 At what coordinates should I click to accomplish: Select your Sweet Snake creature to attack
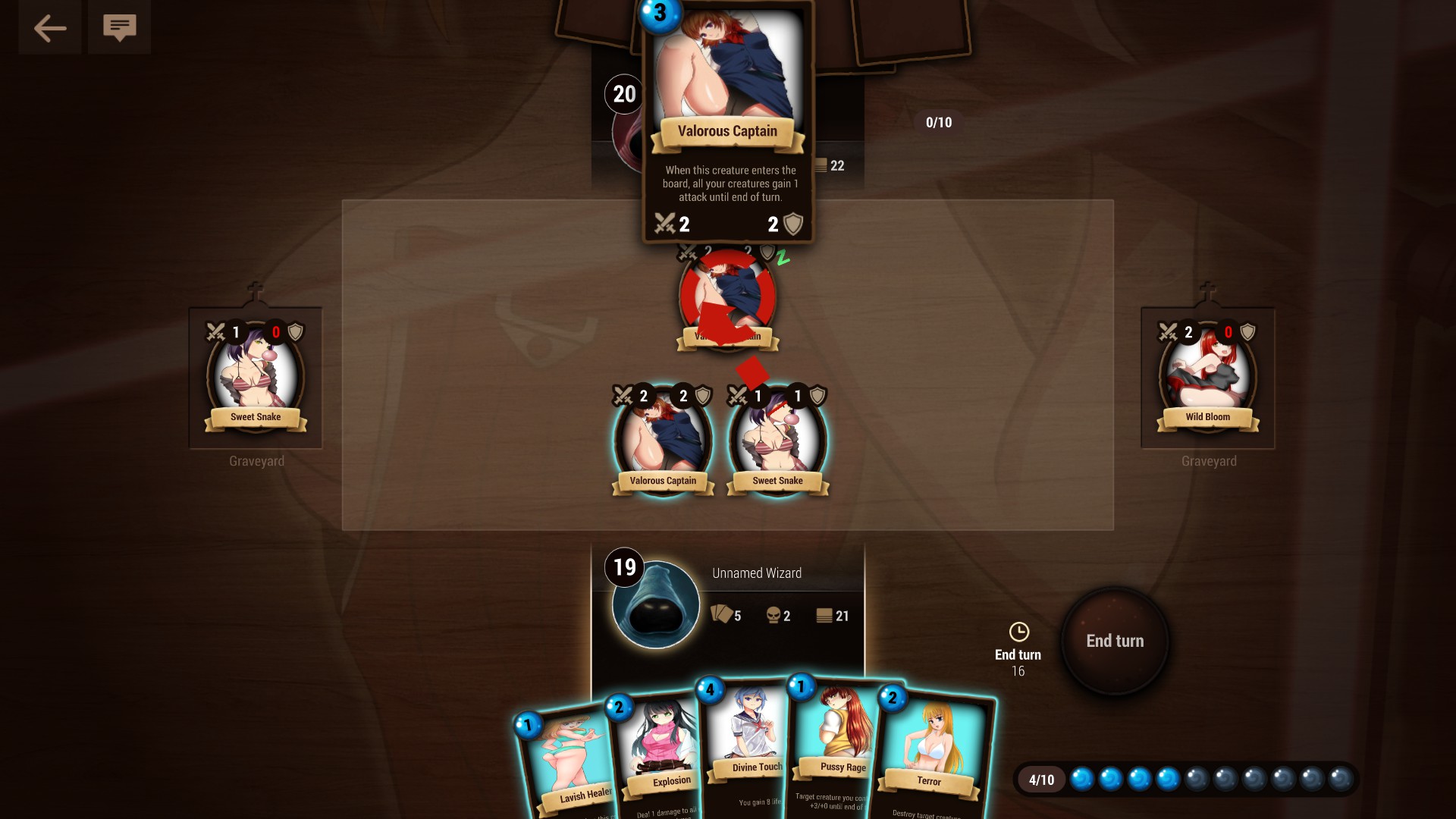coord(777,440)
